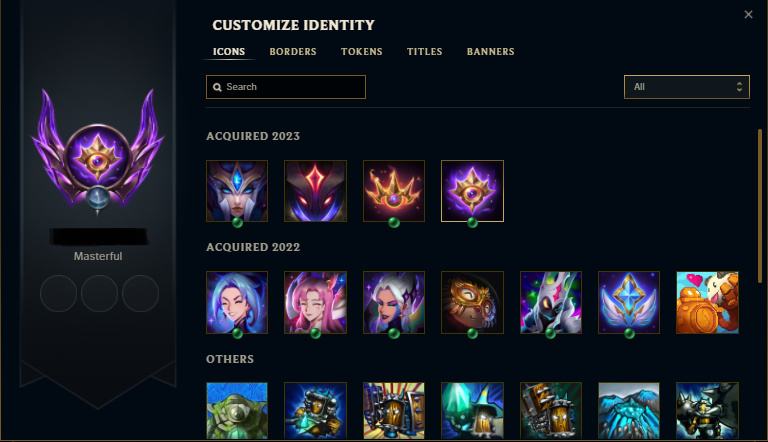The width and height of the screenshot is (768, 442).
Task: Close the Customize Identity window
Action: (749, 15)
